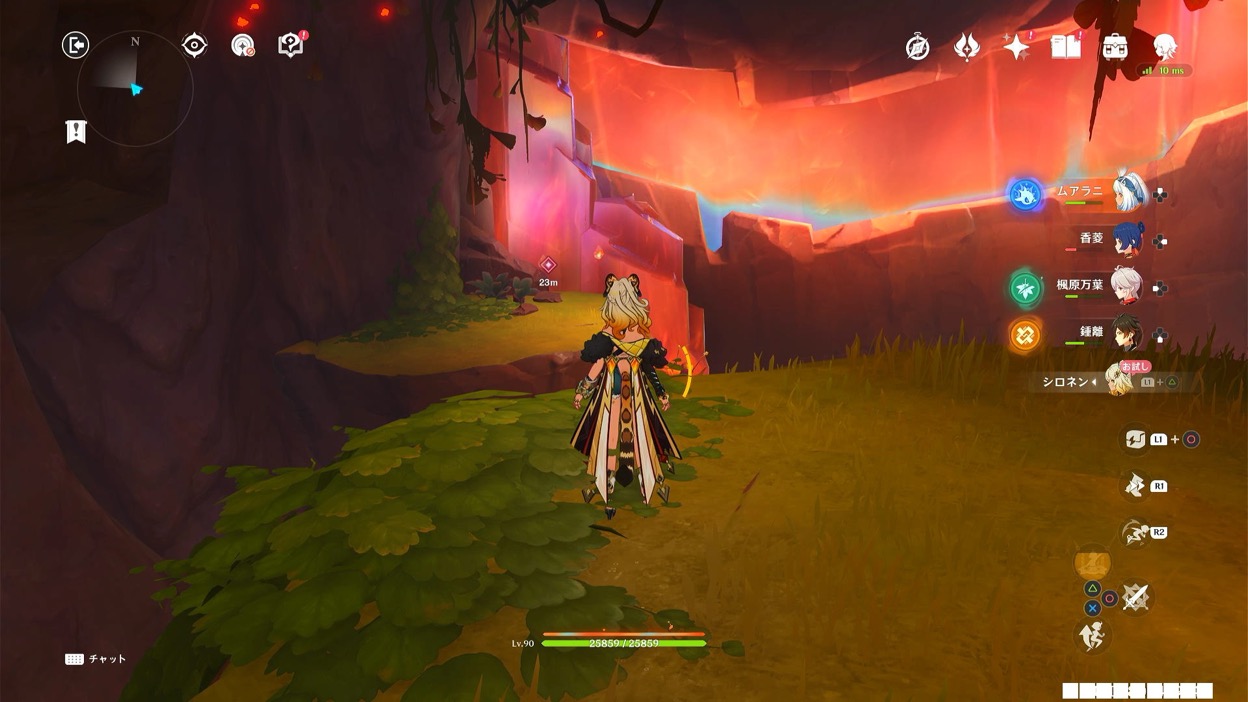This screenshot has width=1248, height=702.
Task: Select trial character シロネン
Action: [x=1119, y=381]
